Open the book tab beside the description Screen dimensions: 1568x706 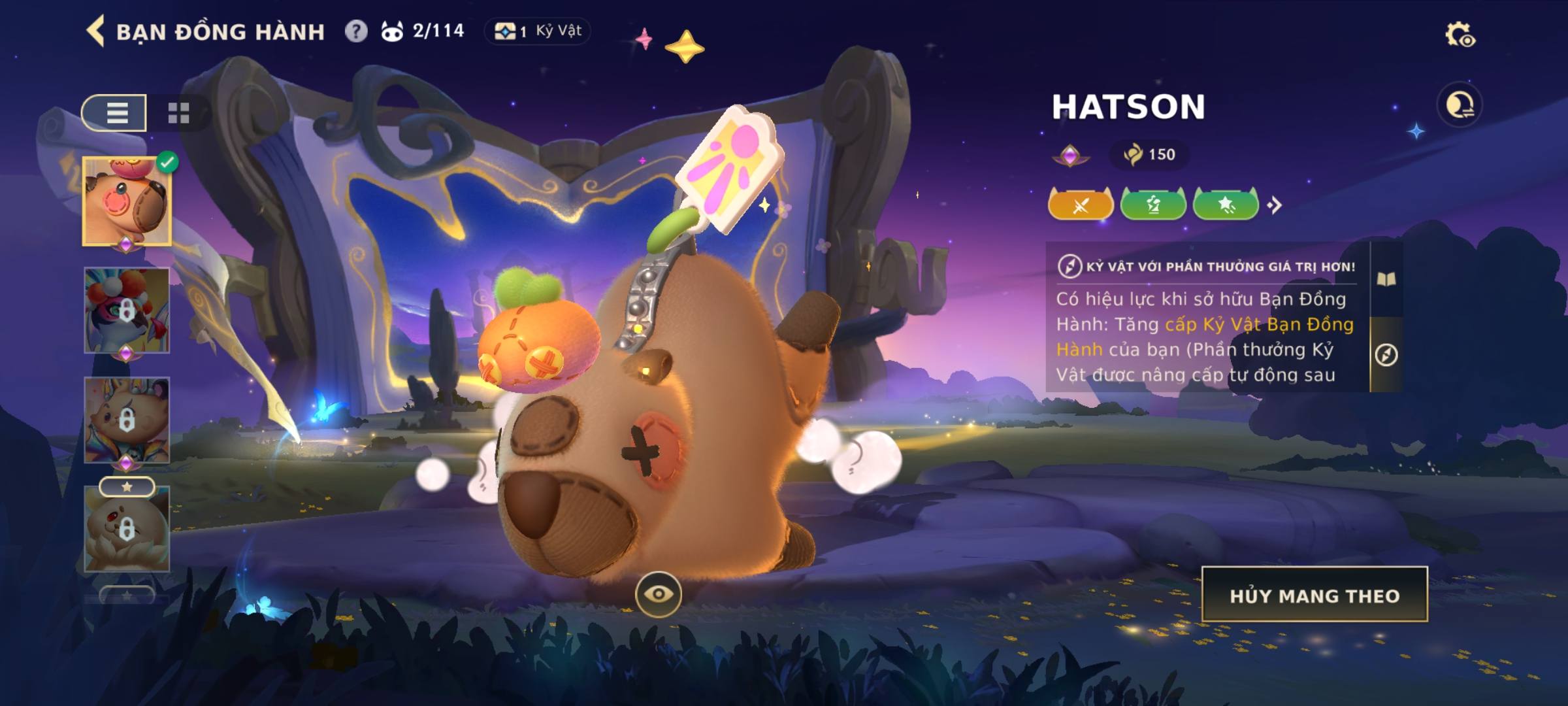point(1386,280)
